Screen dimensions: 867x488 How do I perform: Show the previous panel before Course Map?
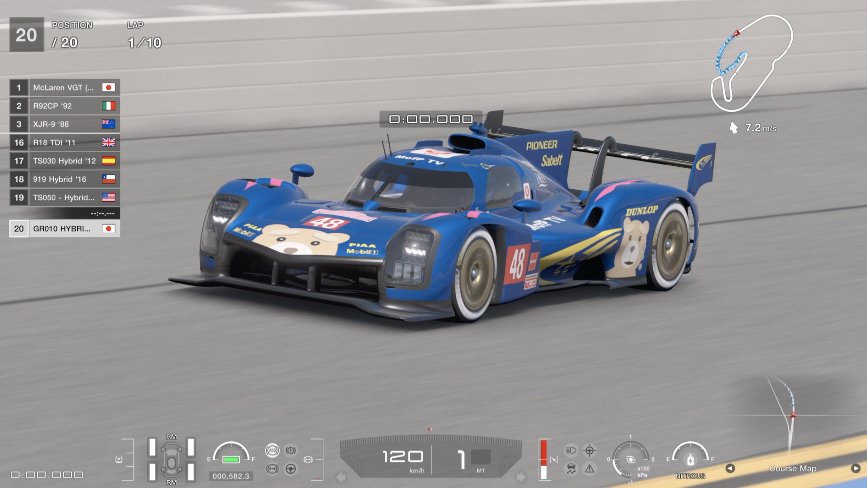730,468
